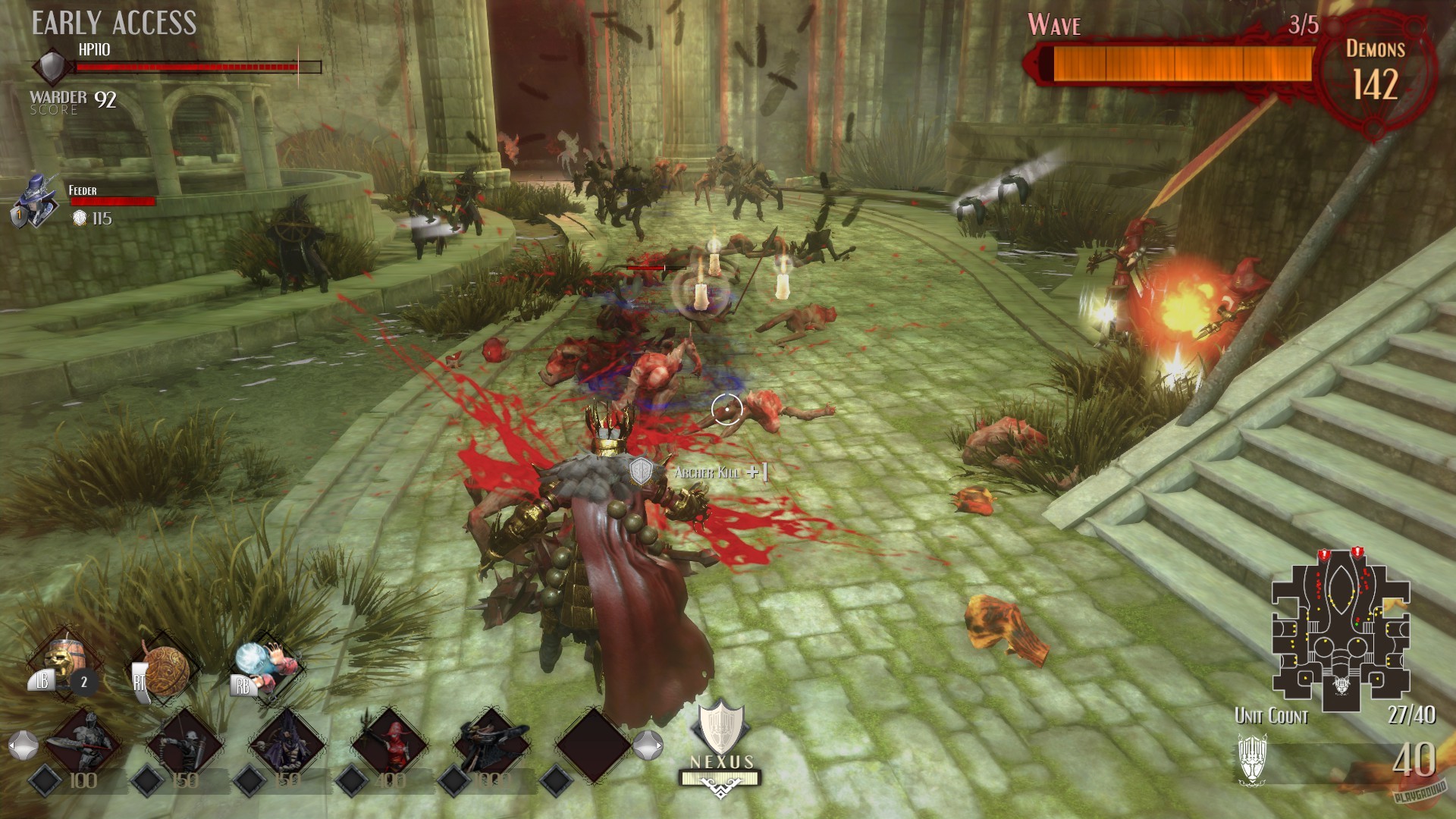This screenshot has height=819, width=1456.
Task: Cycle unit list with left arrow
Action: (22, 746)
